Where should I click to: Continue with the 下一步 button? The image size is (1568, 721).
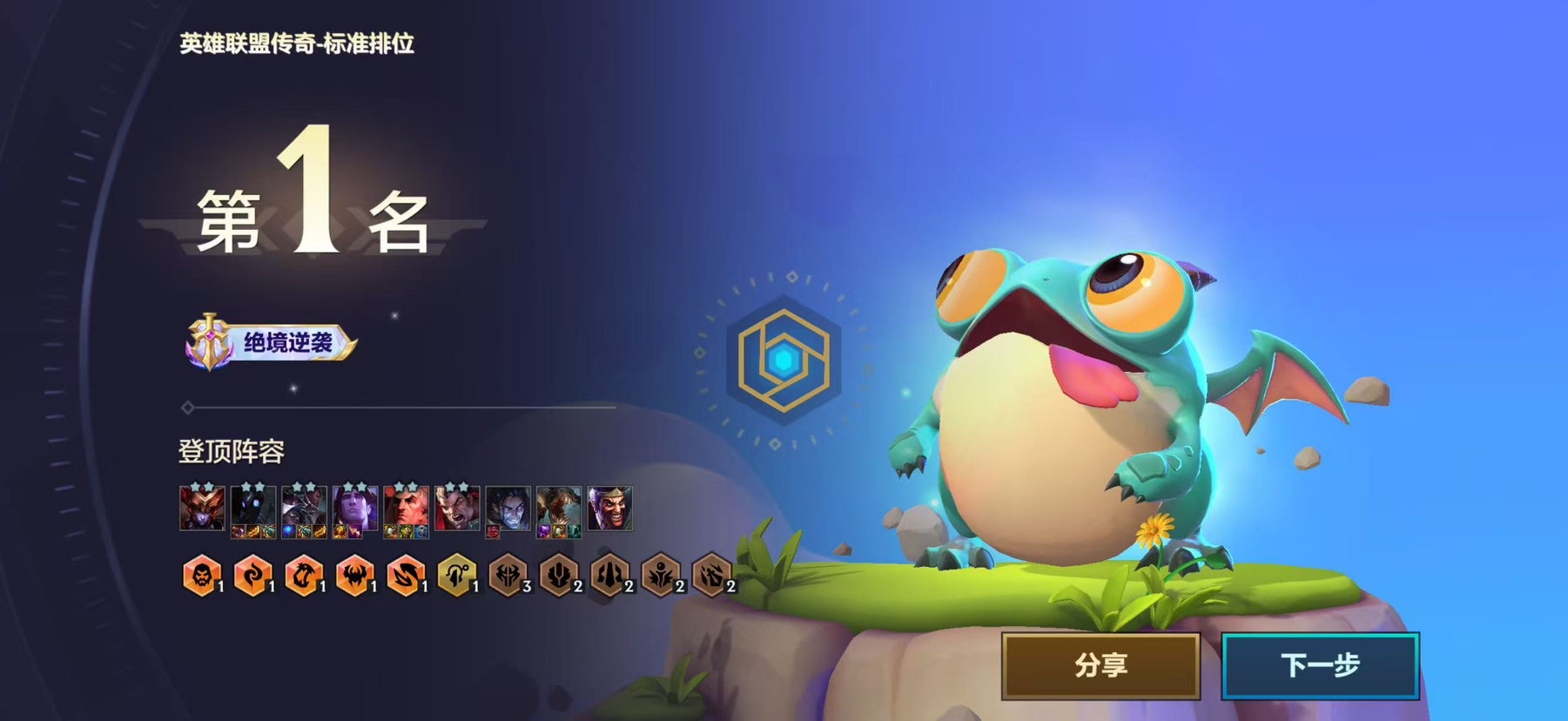[x=1320, y=666]
